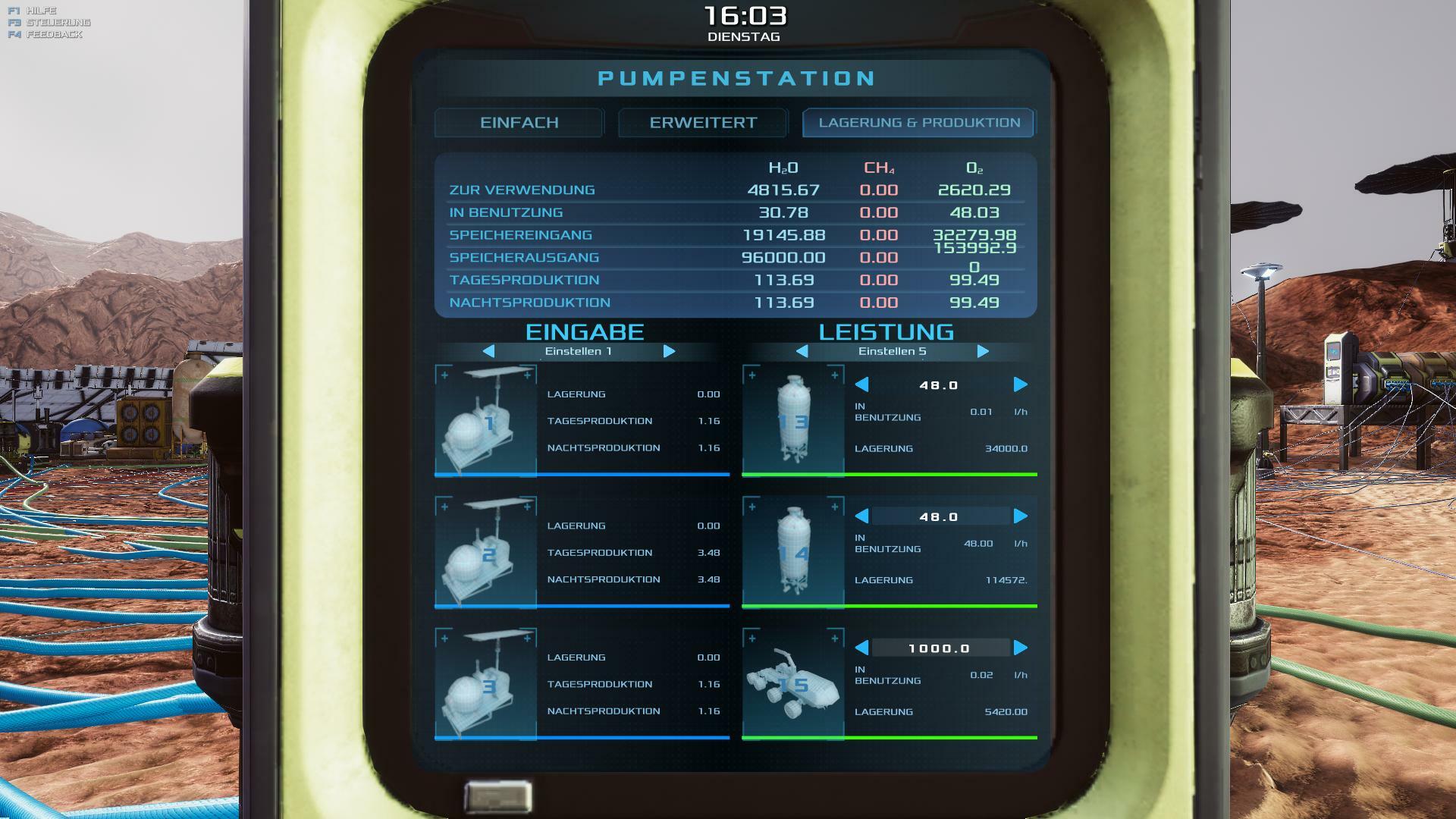Switch to the EINFACH tab
This screenshot has width=1456, height=819.
519,123
